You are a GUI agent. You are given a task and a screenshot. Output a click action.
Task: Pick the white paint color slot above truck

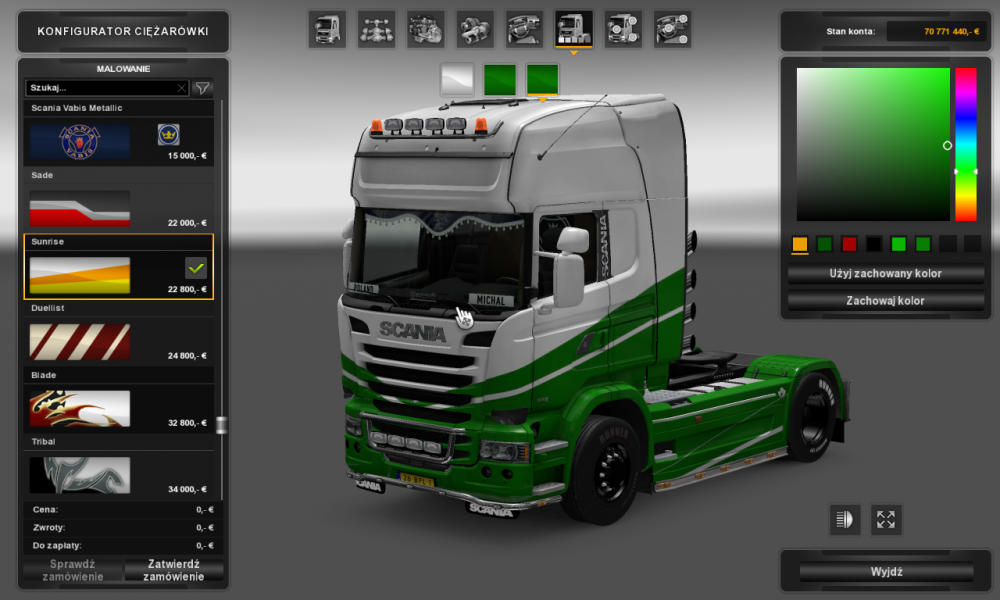(x=457, y=79)
